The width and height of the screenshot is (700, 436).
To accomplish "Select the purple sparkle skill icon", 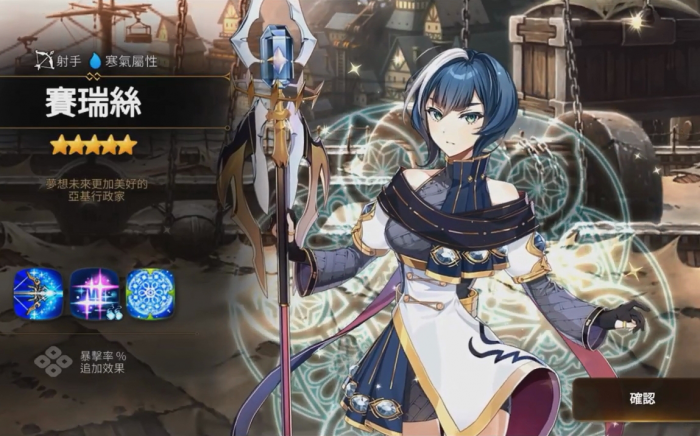I will [x=94, y=294].
